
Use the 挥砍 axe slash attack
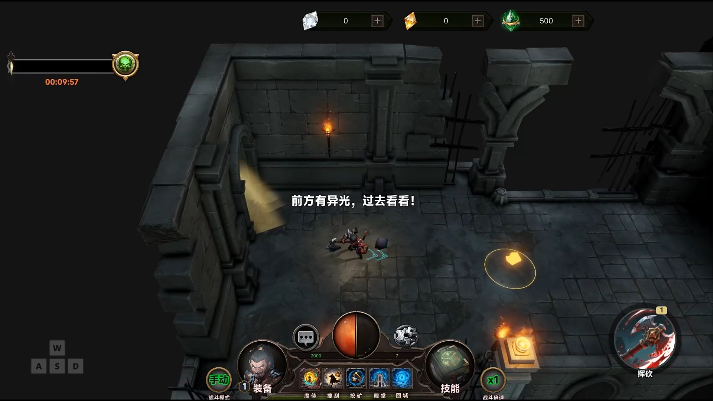point(645,338)
